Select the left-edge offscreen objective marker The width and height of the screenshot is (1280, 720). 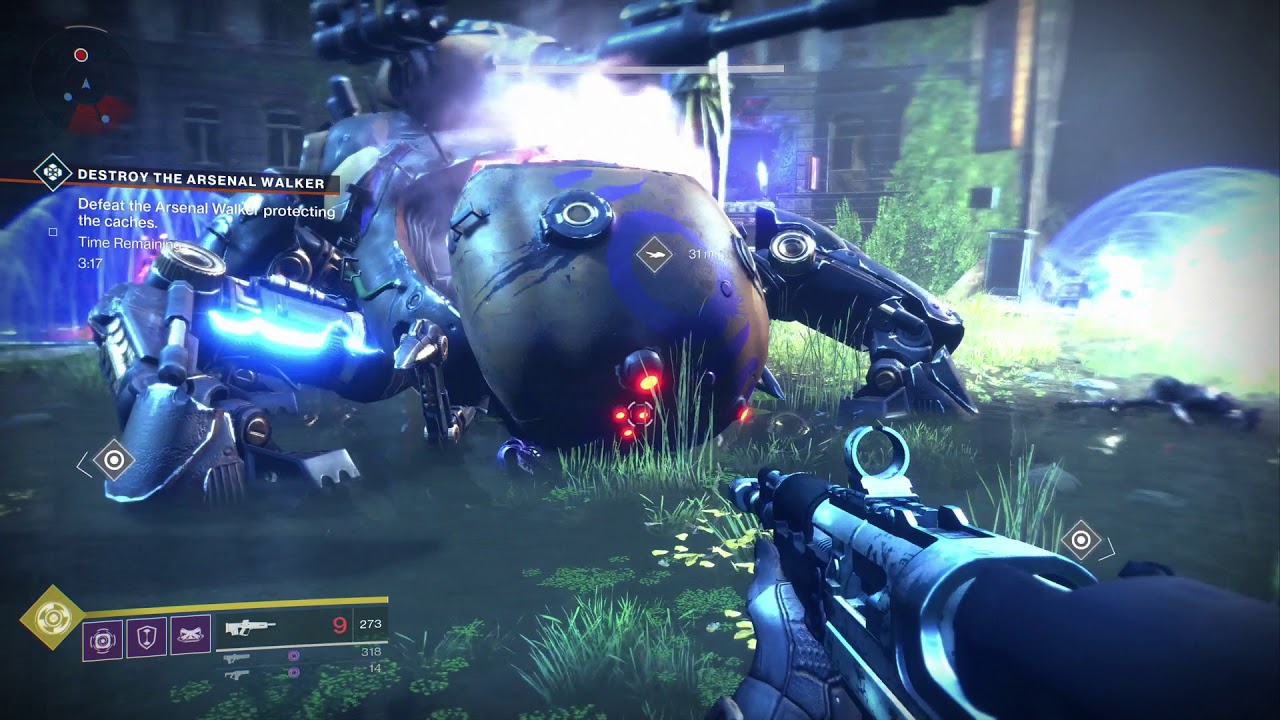(113, 460)
